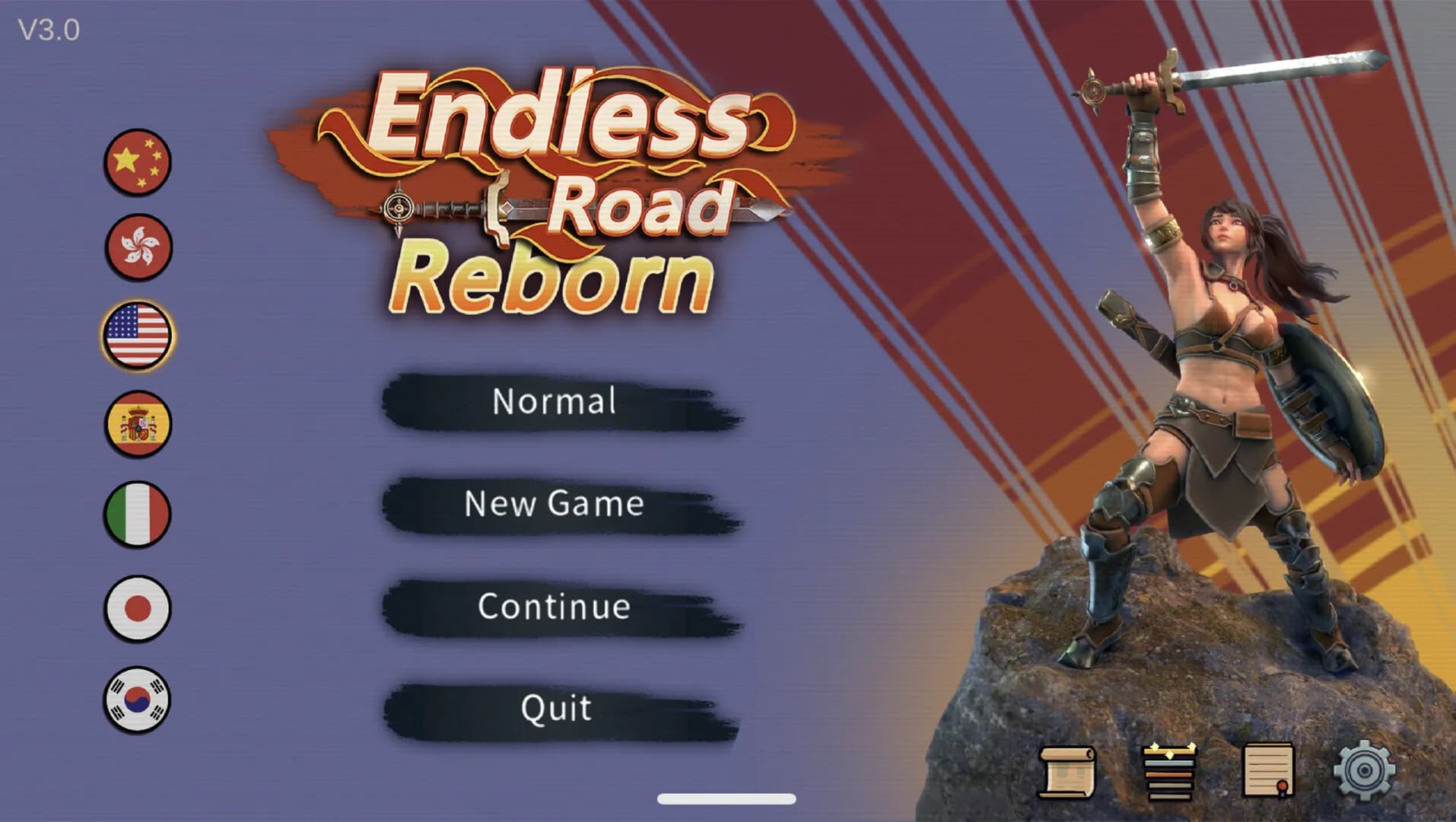The image size is (1456, 822).
Task: Tap the white home indicator bar
Action: [726, 800]
